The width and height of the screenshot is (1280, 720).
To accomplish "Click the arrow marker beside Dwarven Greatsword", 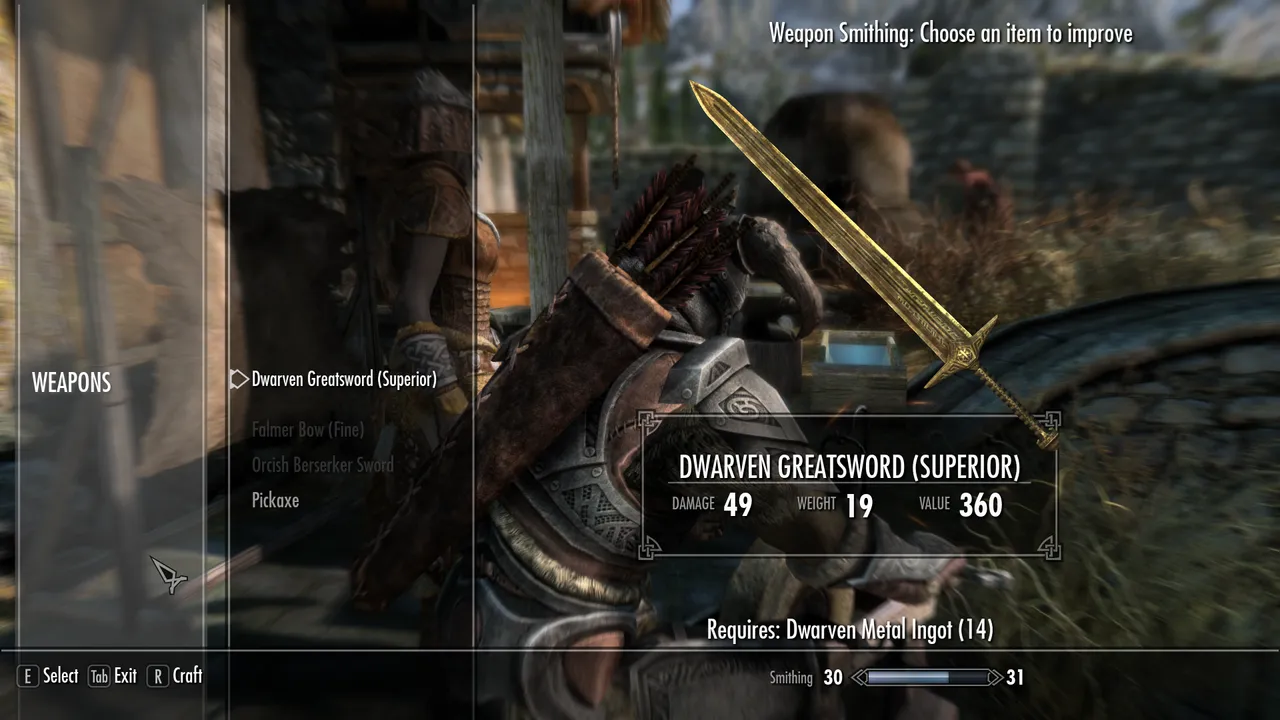I will point(238,379).
